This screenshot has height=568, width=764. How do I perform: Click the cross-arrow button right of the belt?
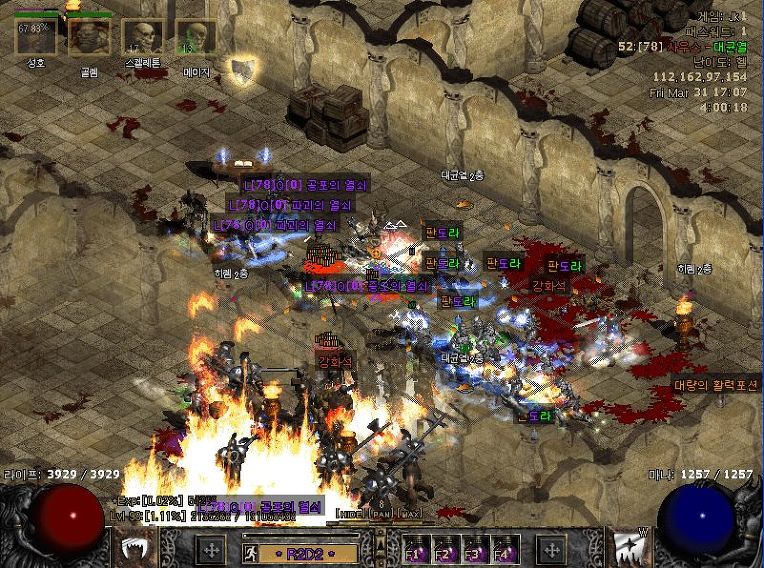(x=550, y=549)
